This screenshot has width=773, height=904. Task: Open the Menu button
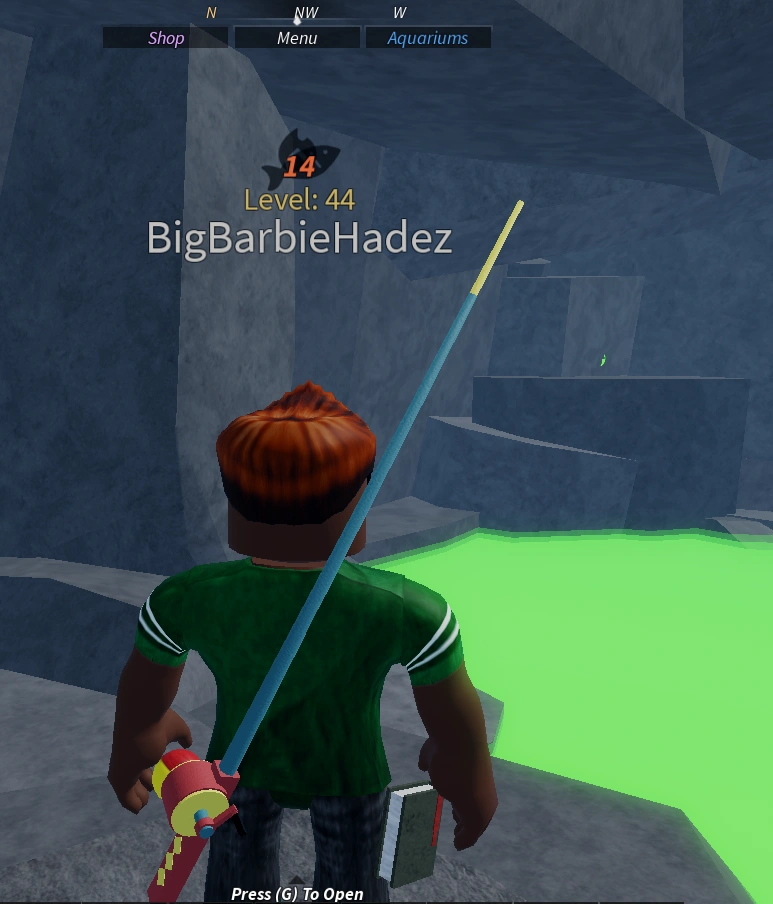[297, 38]
